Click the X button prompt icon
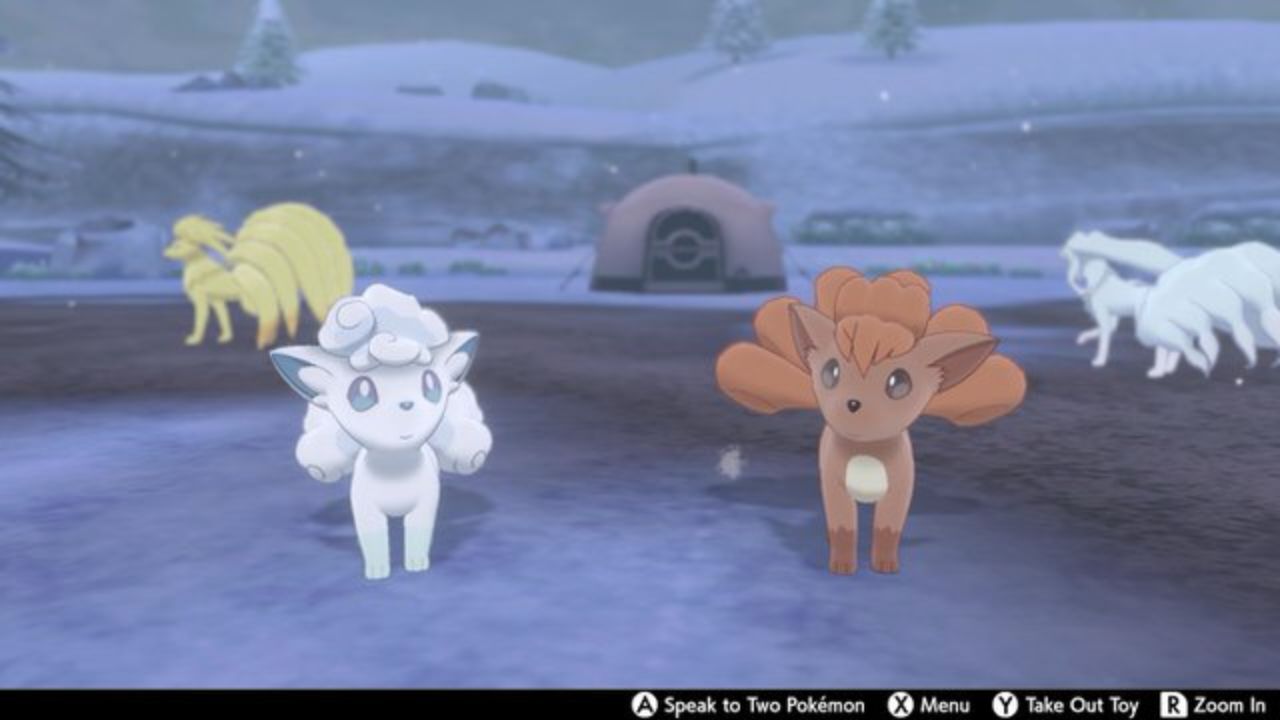The height and width of the screenshot is (720, 1280). coord(898,703)
